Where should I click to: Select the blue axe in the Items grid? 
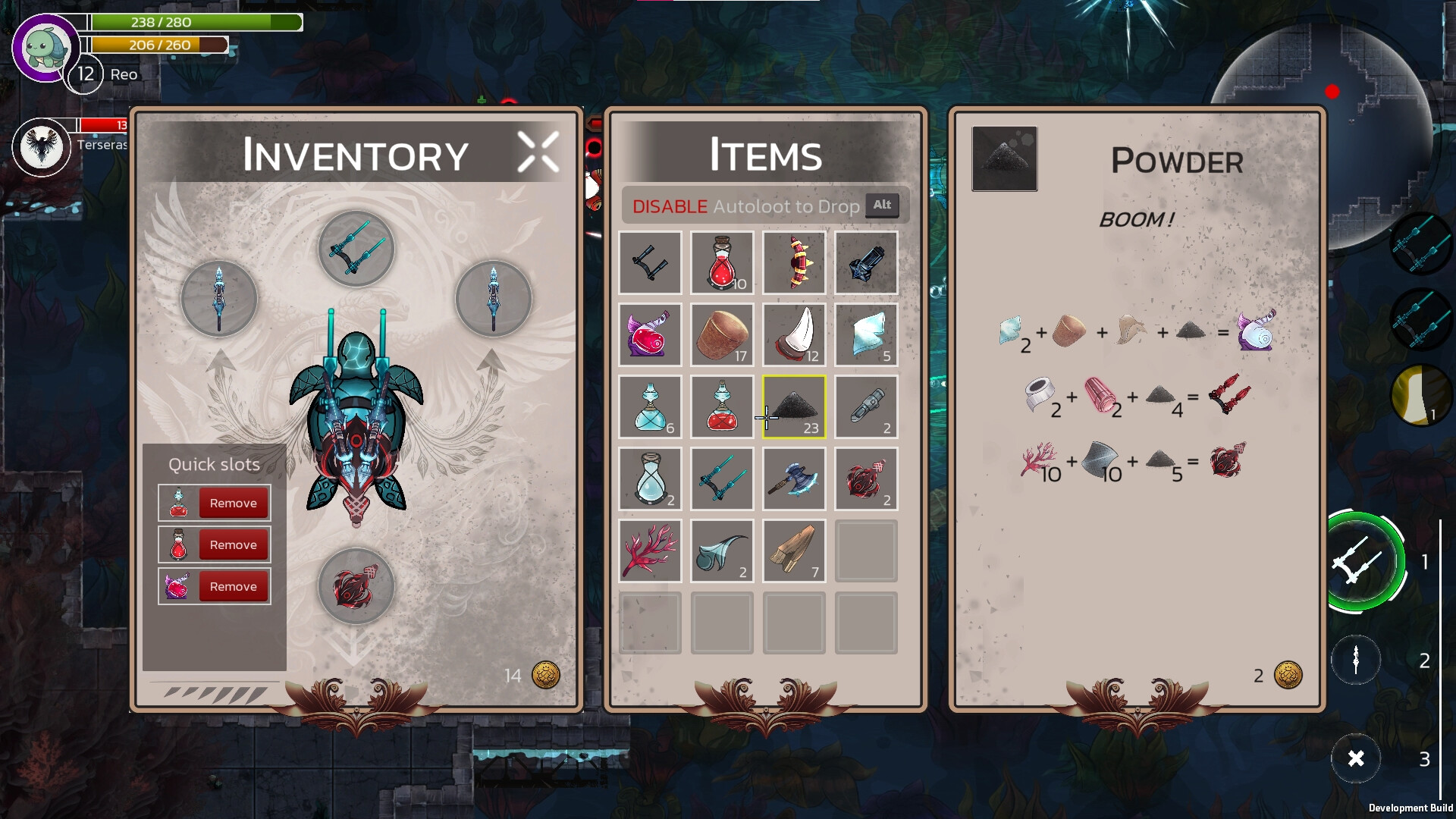click(794, 479)
